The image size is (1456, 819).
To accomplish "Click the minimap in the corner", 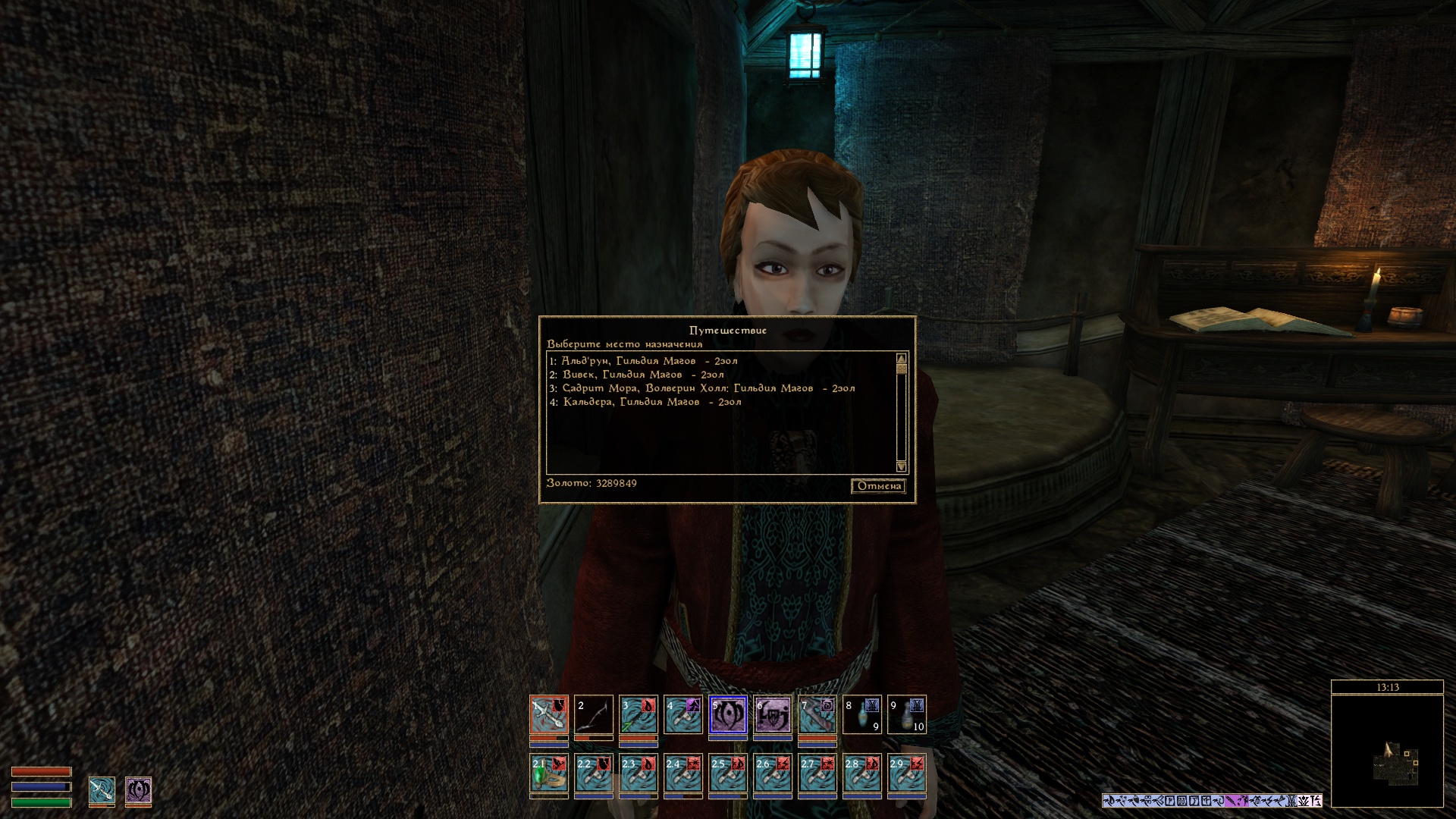I will pos(1387,751).
